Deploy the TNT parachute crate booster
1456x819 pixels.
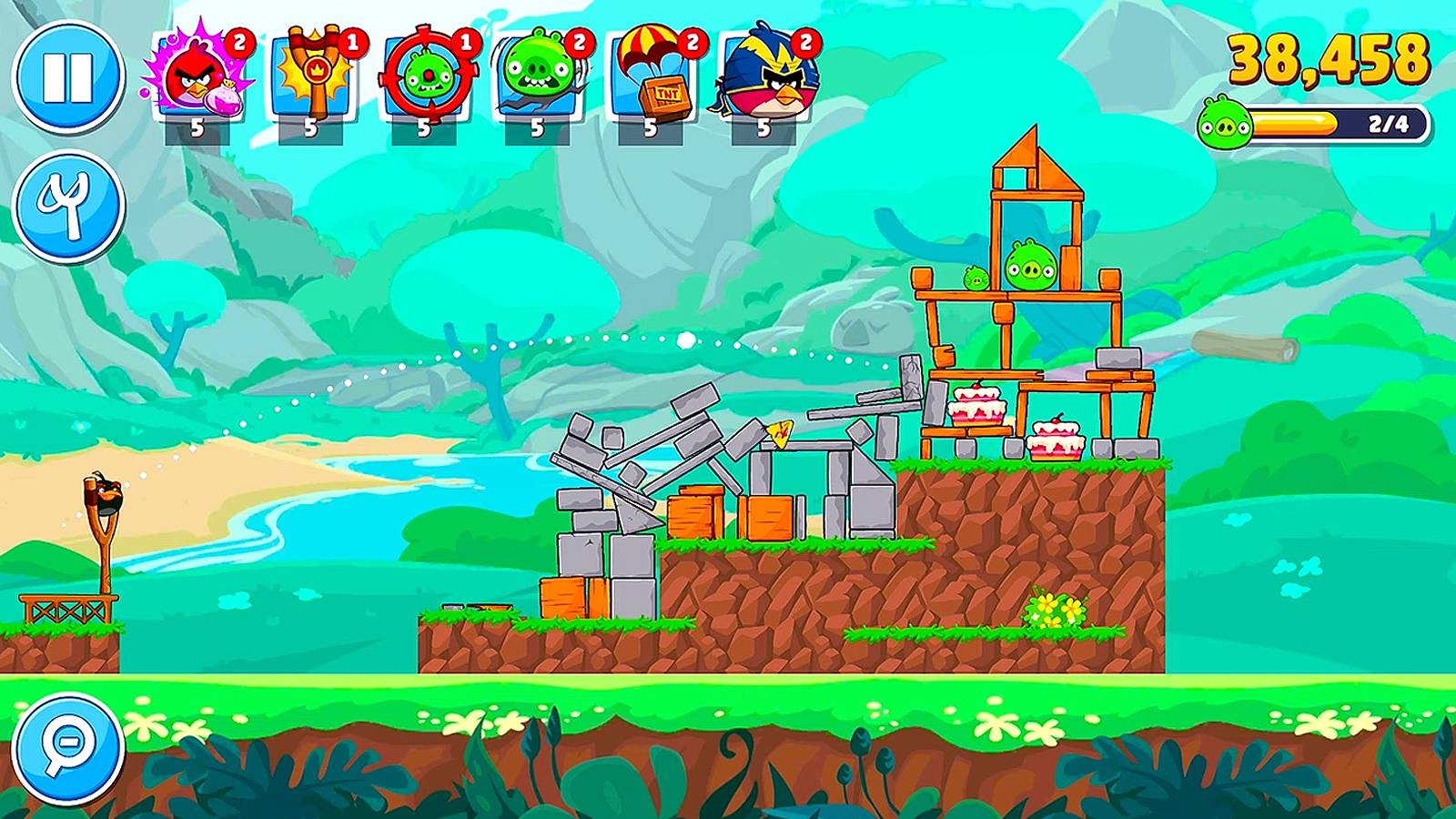[652, 77]
